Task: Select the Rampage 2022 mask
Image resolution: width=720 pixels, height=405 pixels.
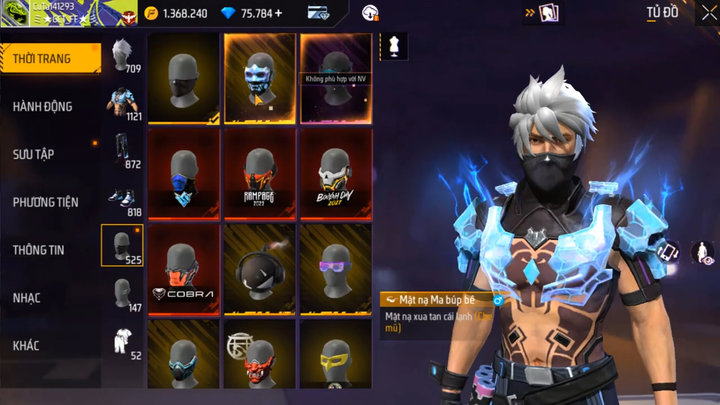Action: click(x=260, y=173)
